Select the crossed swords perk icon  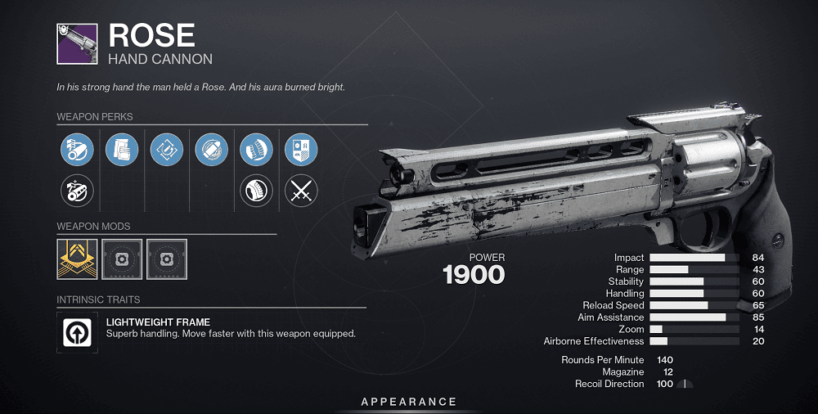(301, 188)
